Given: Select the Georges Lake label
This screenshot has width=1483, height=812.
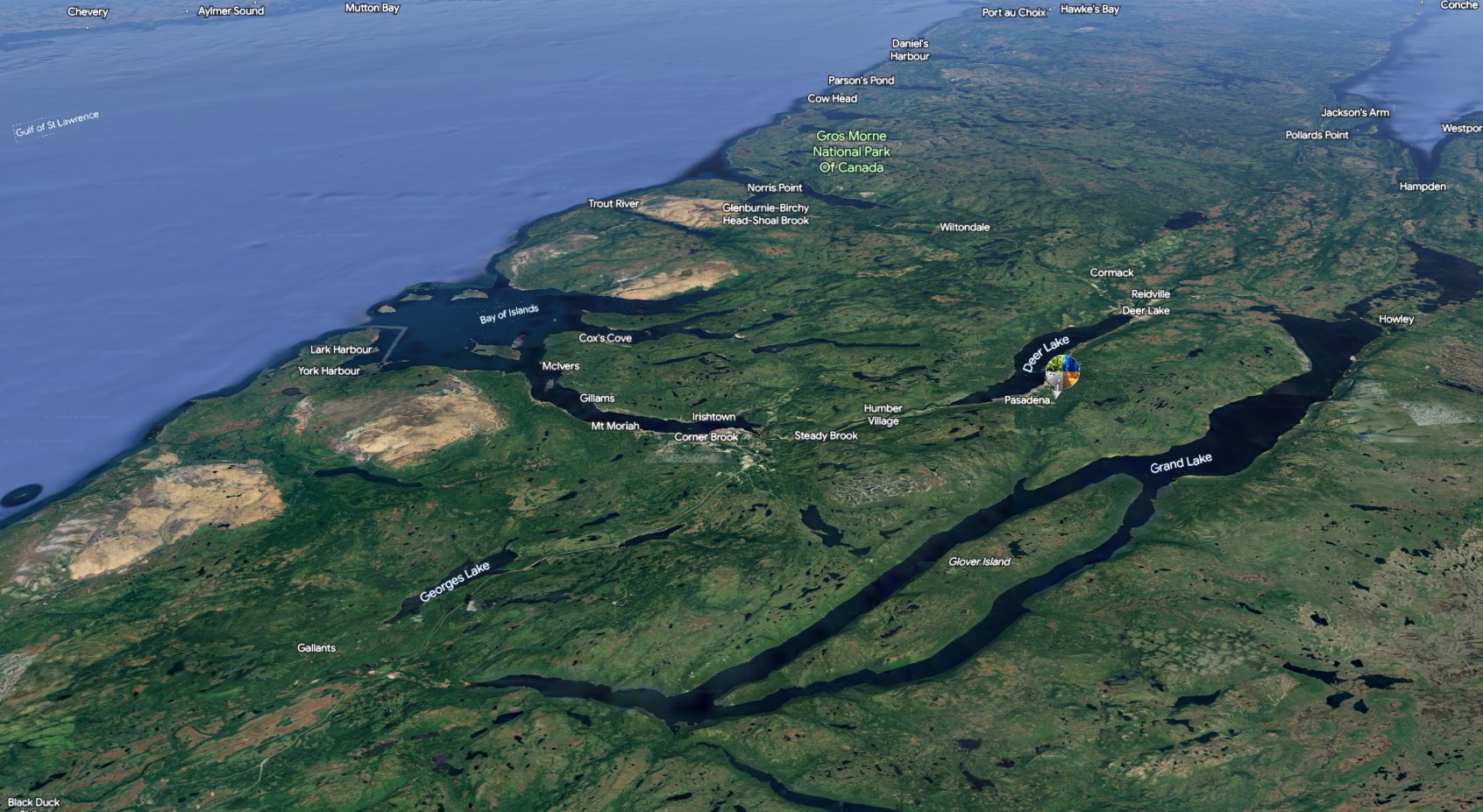Looking at the screenshot, I should pyautogui.click(x=454, y=583).
